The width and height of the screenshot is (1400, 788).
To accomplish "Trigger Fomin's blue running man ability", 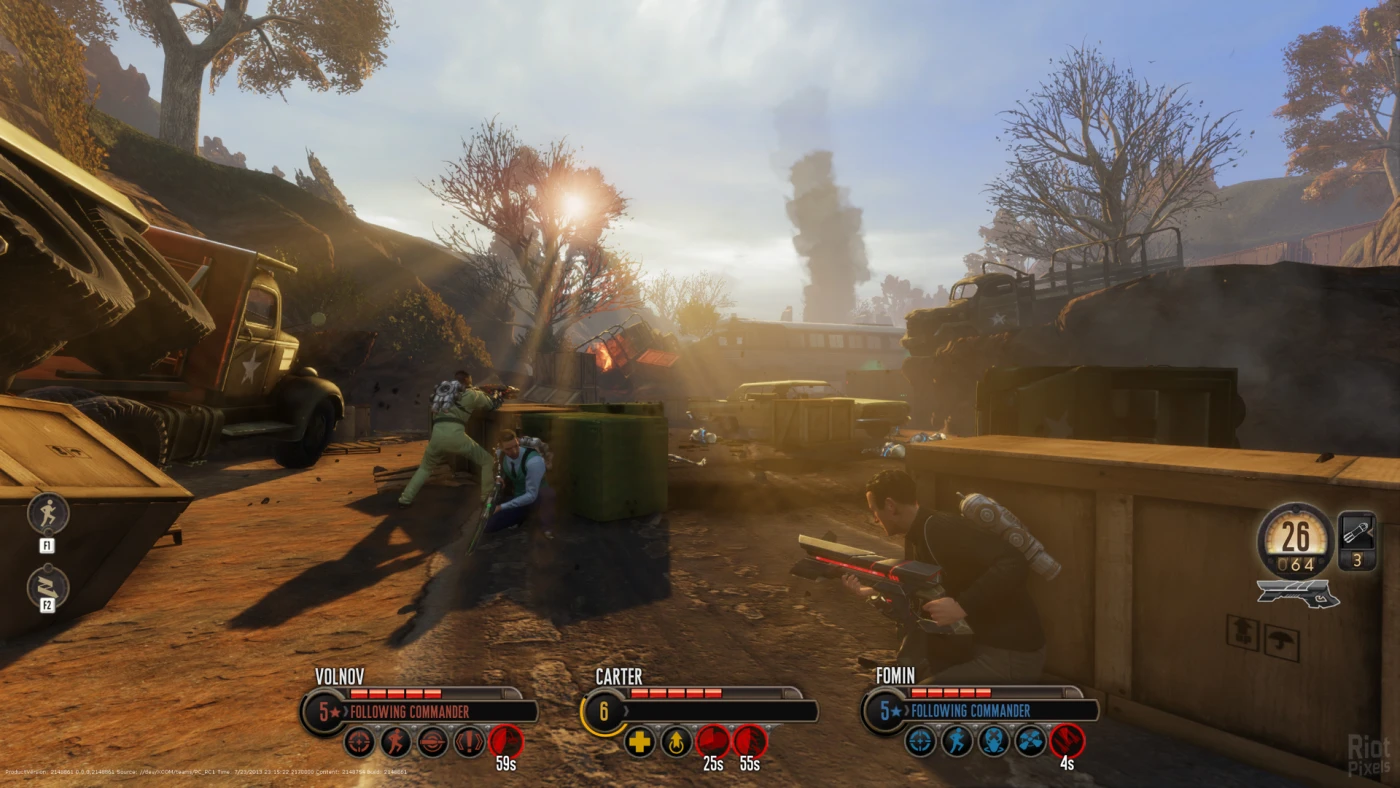I will coord(957,742).
